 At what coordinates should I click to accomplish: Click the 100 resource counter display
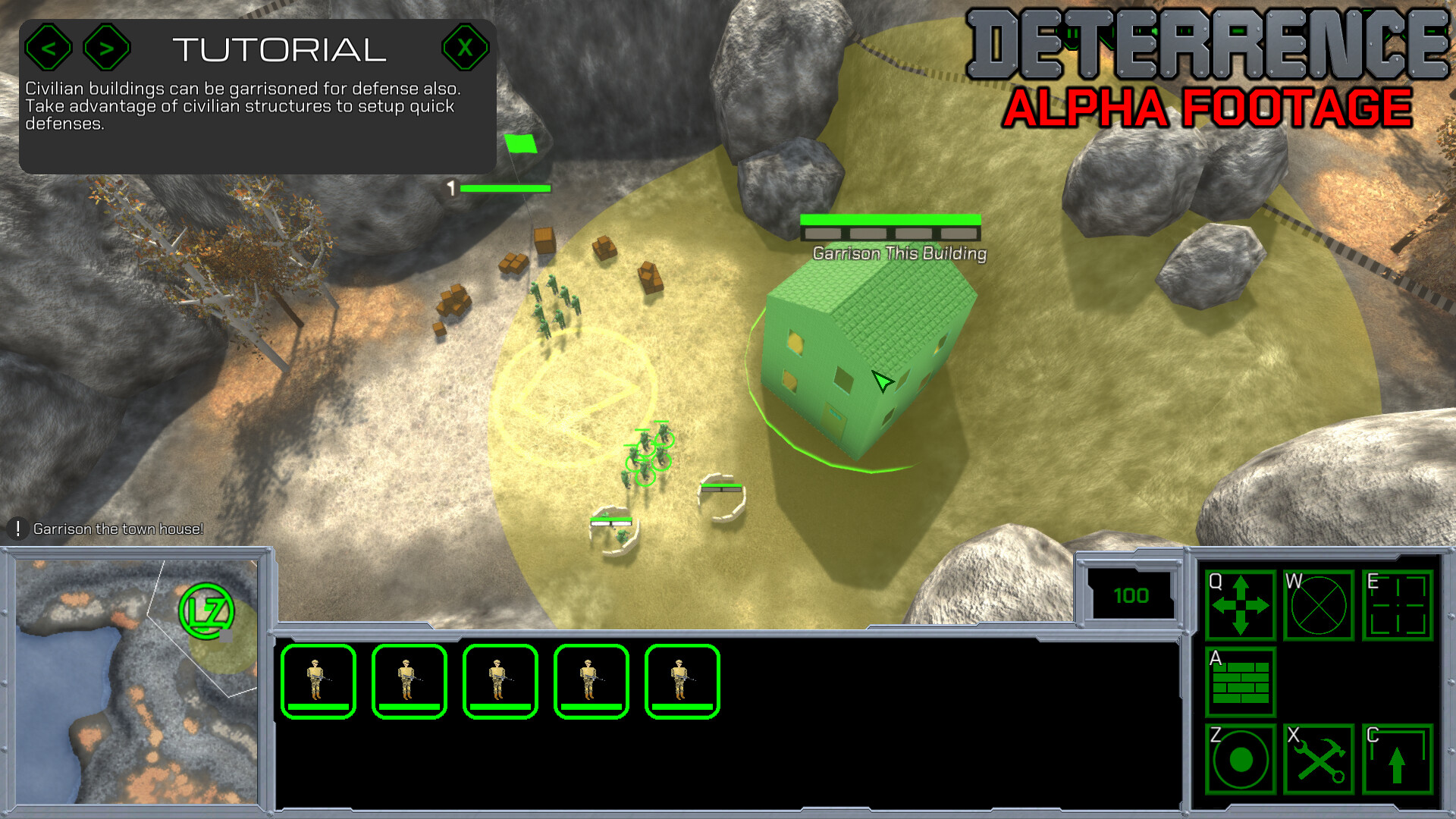pos(1131,595)
